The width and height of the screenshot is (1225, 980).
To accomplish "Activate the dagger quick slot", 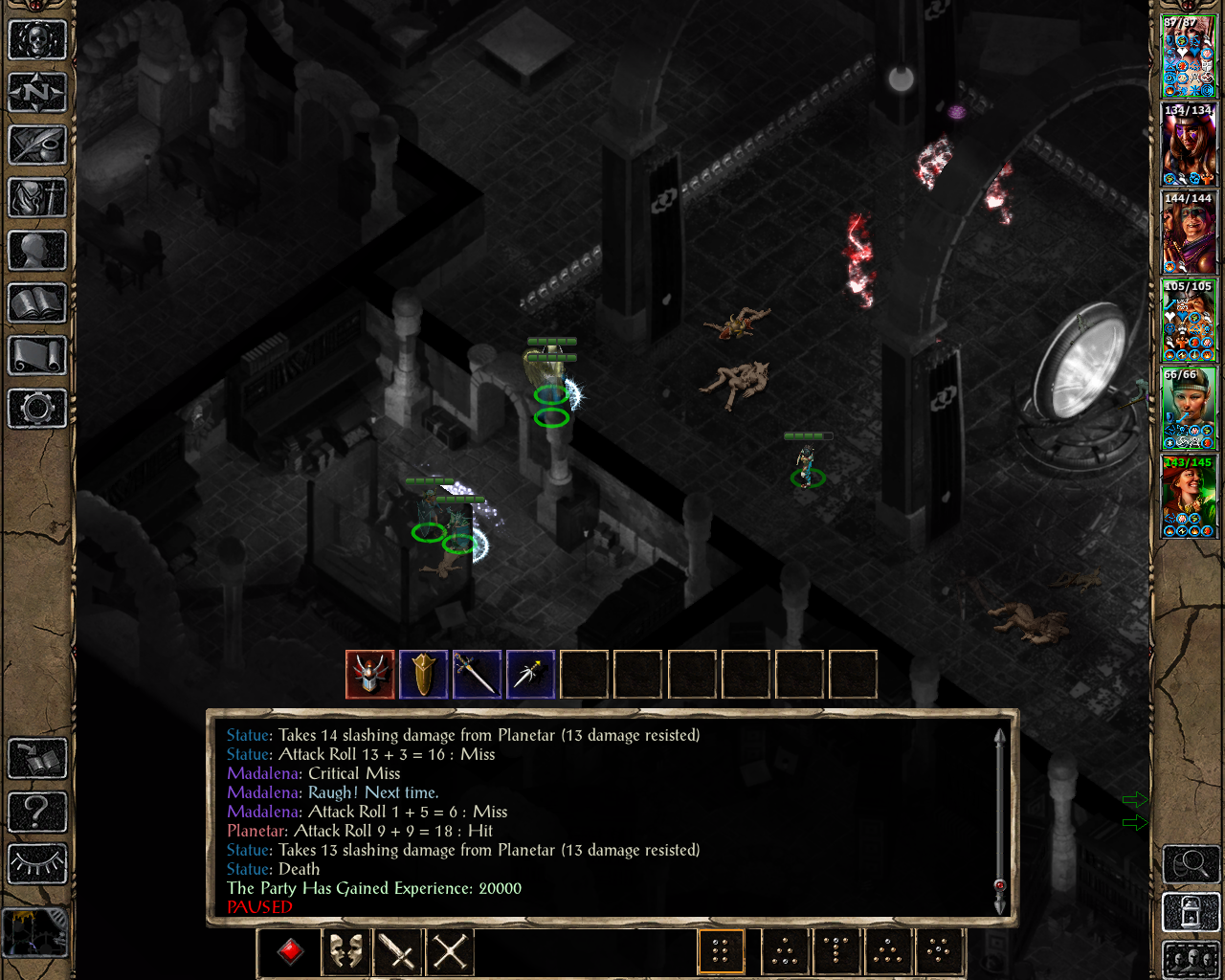I will tap(531, 675).
